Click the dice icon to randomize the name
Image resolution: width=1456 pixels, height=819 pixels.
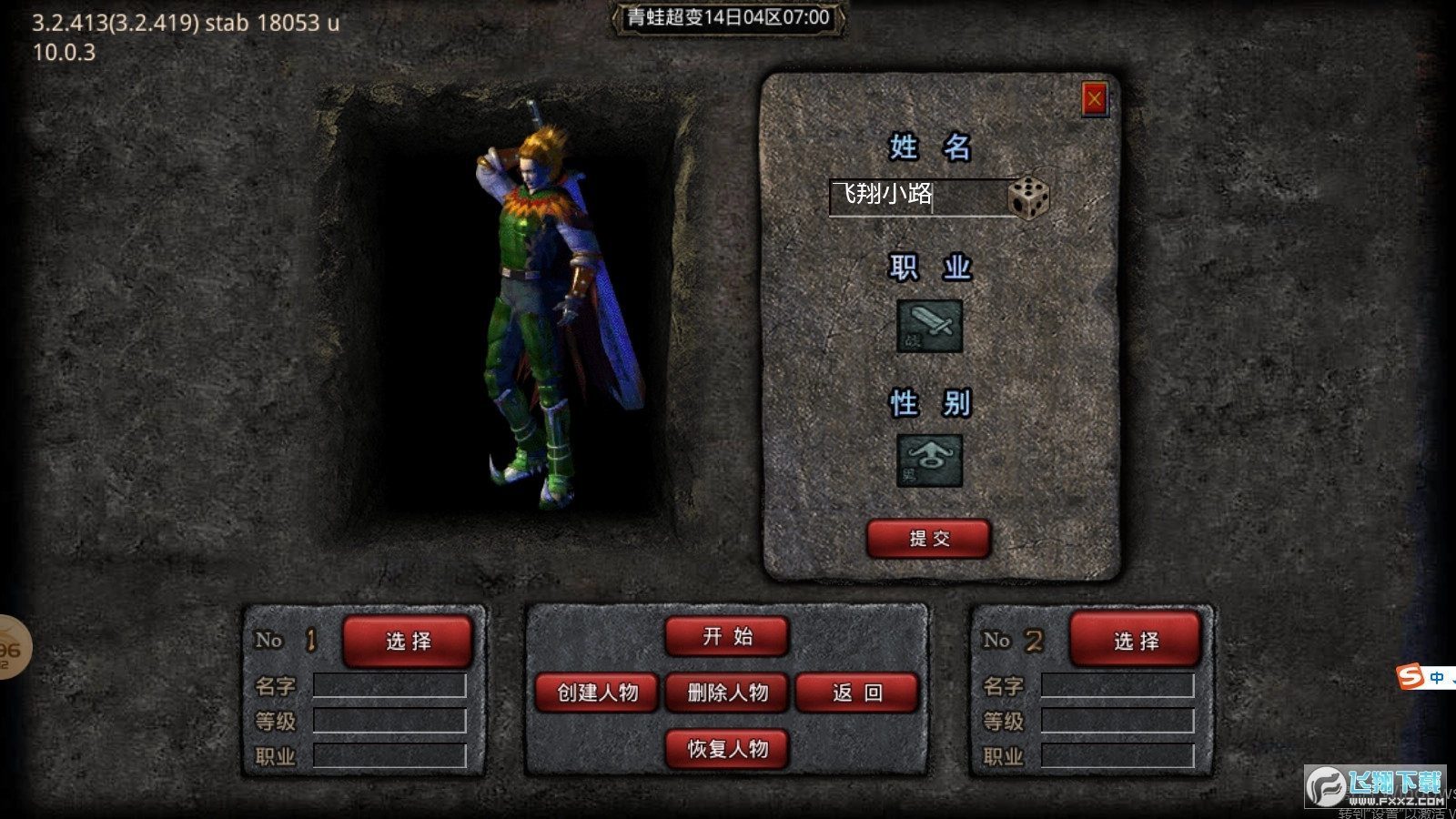tap(1031, 197)
